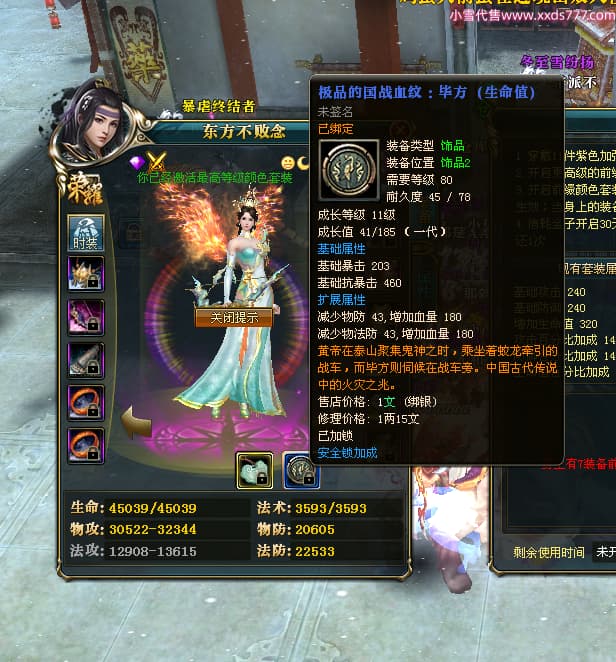Select the round blood-rune accessory slot
Image resolution: width=616 pixels, height=662 pixels.
click(x=300, y=470)
